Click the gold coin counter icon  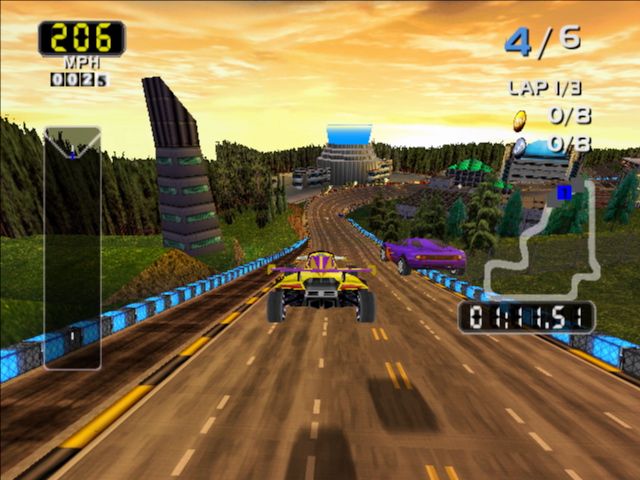point(520,120)
